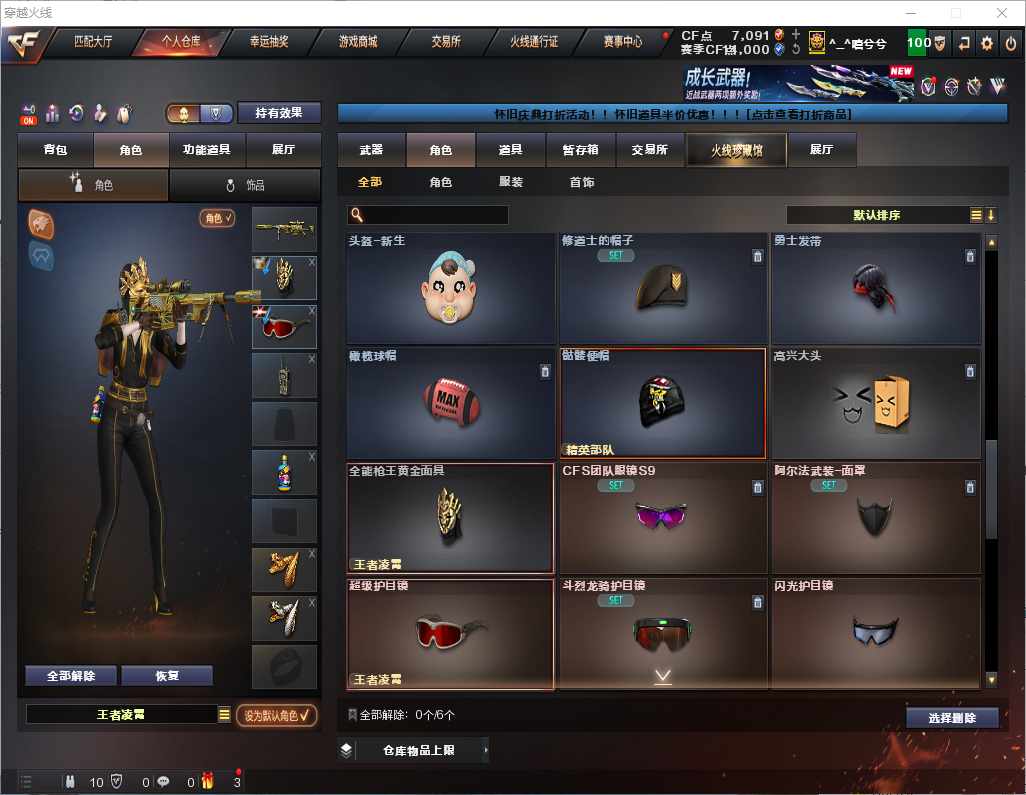Open the 暂存箱 temporary storage tab
The height and width of the screenshot is (795, 1026).
580,150
